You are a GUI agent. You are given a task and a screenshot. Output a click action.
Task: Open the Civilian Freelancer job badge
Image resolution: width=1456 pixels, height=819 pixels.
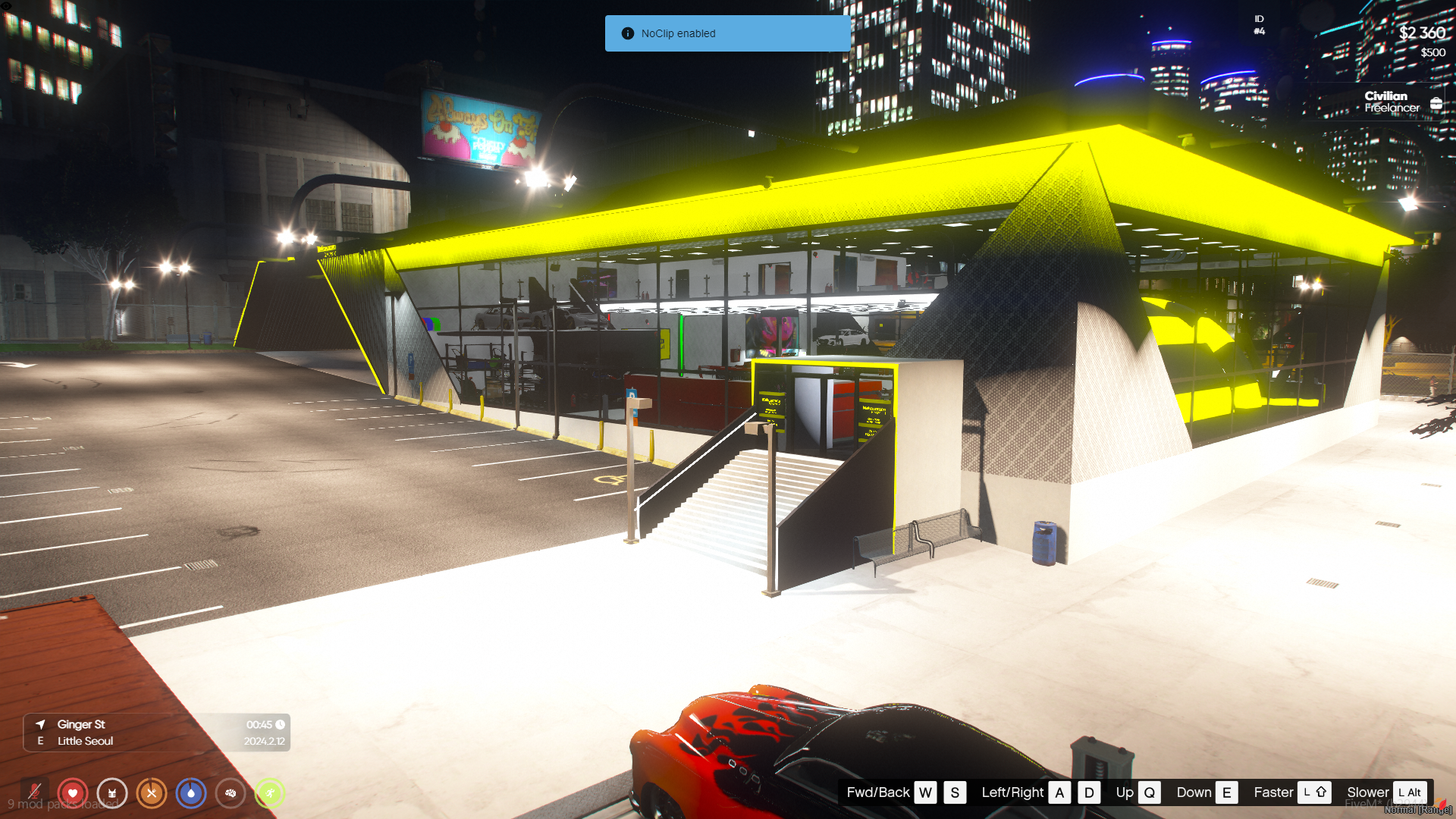pyautogui.click(x=1391, y=102)
